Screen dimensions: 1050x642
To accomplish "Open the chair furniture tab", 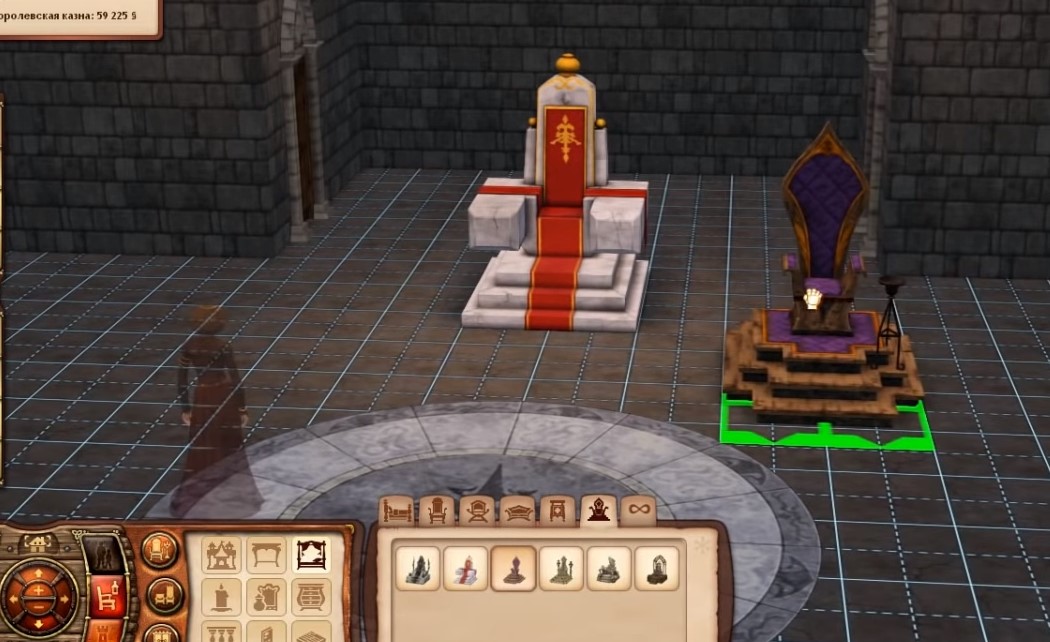I will point(437,510).
